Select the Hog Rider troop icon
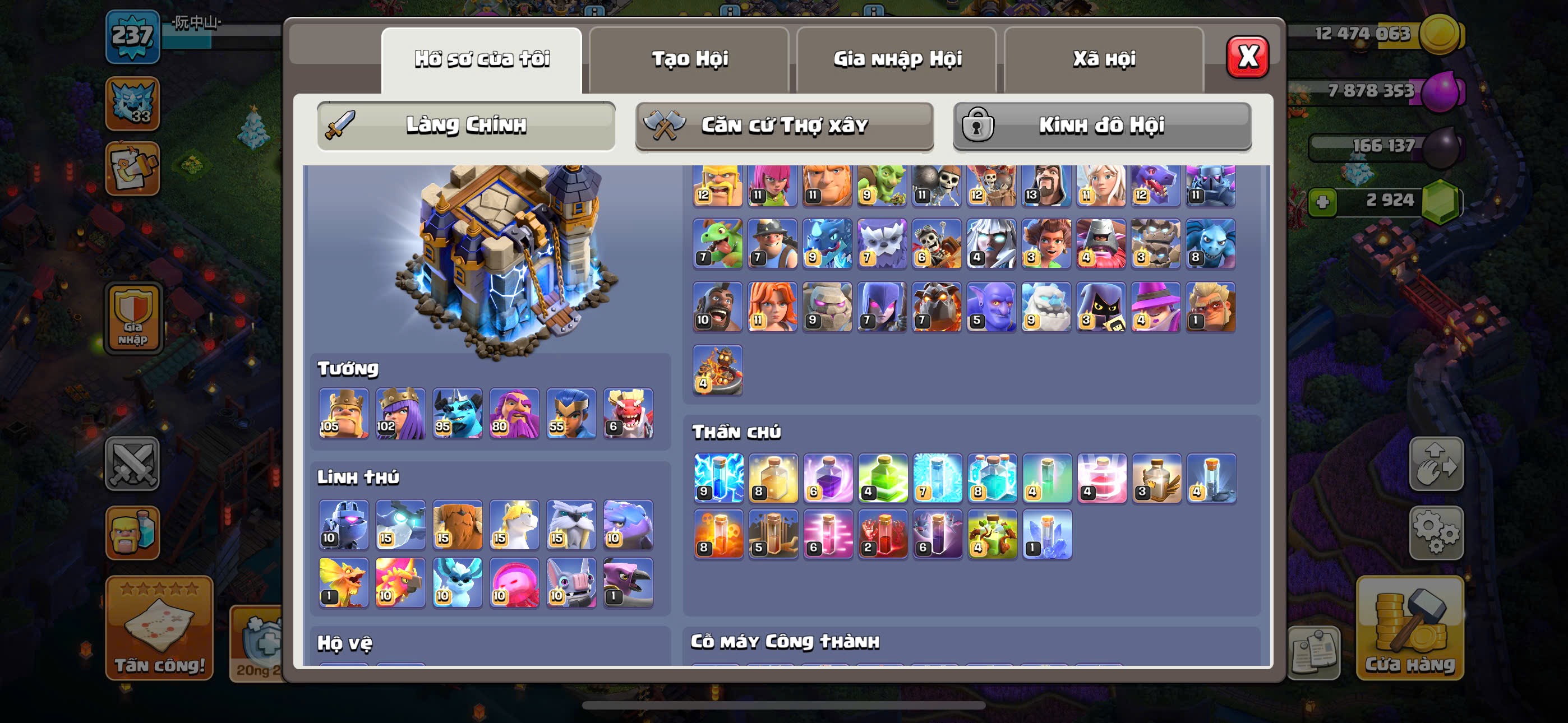Viewport: 1568px width, 723px height. (x=718, y=307)
